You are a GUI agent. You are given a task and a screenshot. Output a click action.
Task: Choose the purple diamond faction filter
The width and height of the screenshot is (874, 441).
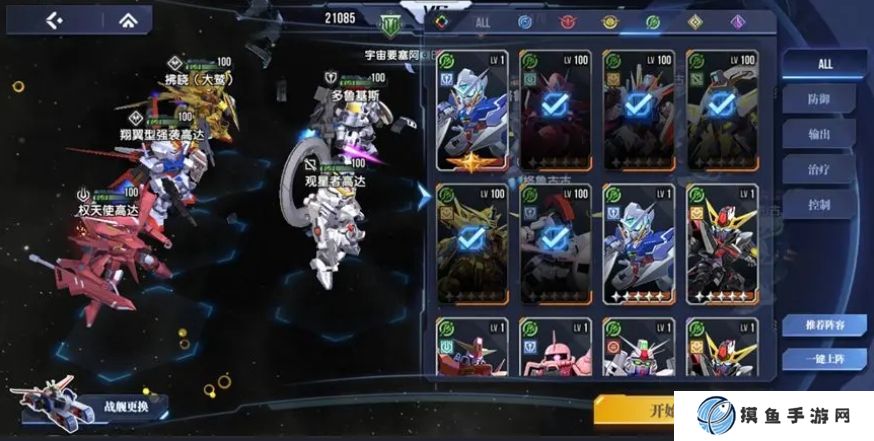tap(738, 21)
